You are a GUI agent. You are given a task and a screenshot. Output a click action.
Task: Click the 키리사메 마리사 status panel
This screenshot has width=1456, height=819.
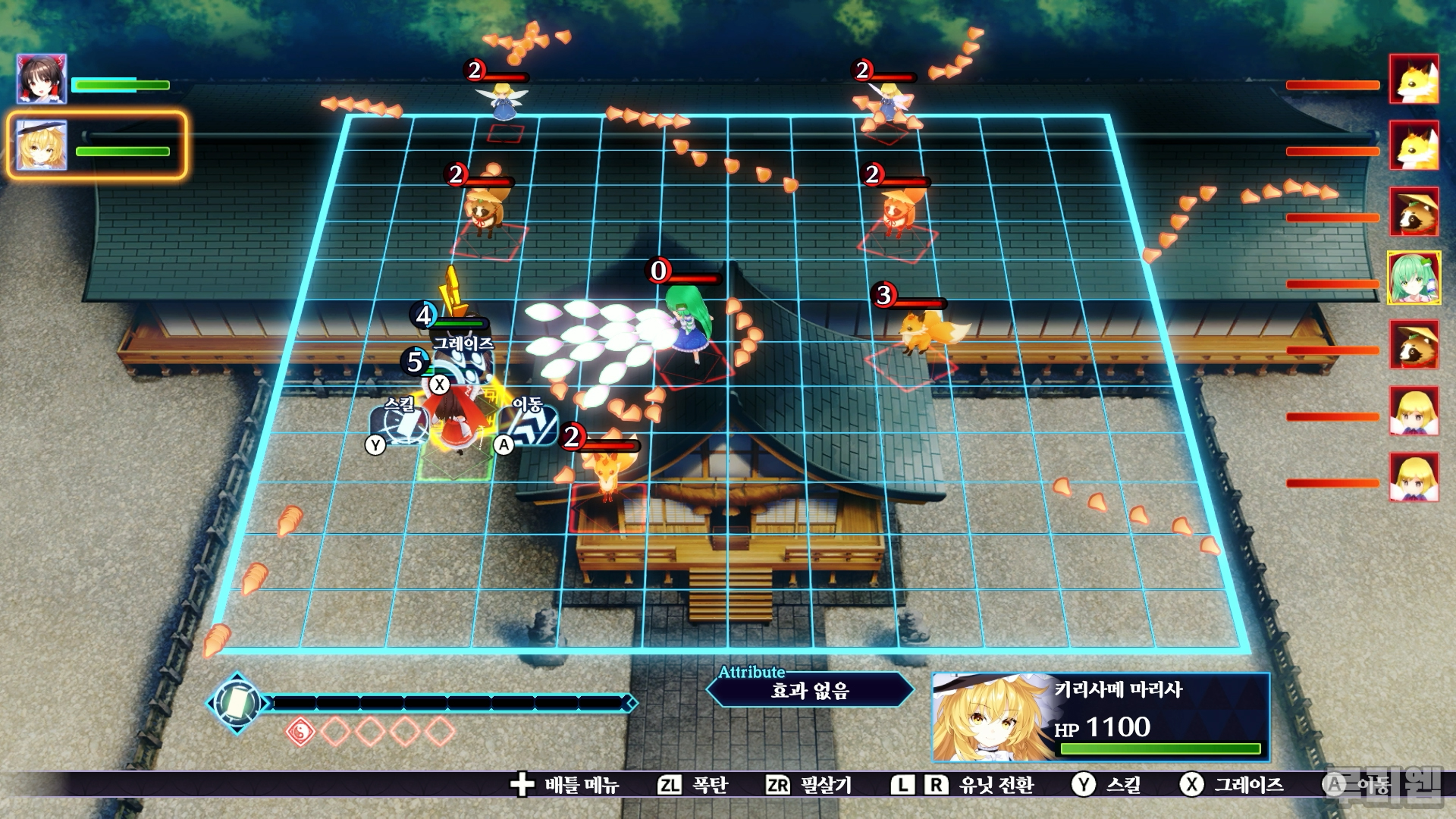coord(1100,717)
